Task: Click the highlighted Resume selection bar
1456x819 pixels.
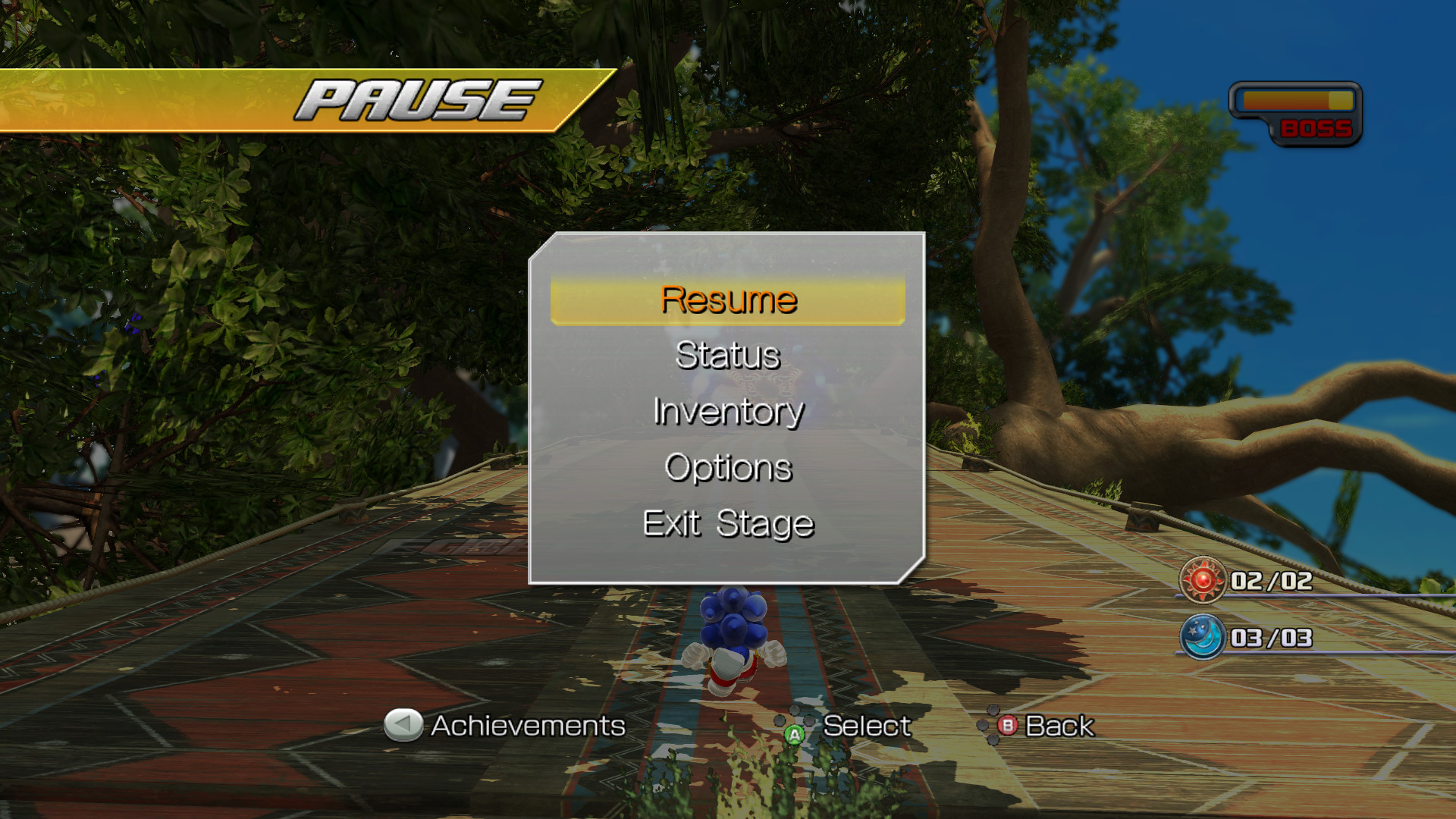Action: [728, 299]
